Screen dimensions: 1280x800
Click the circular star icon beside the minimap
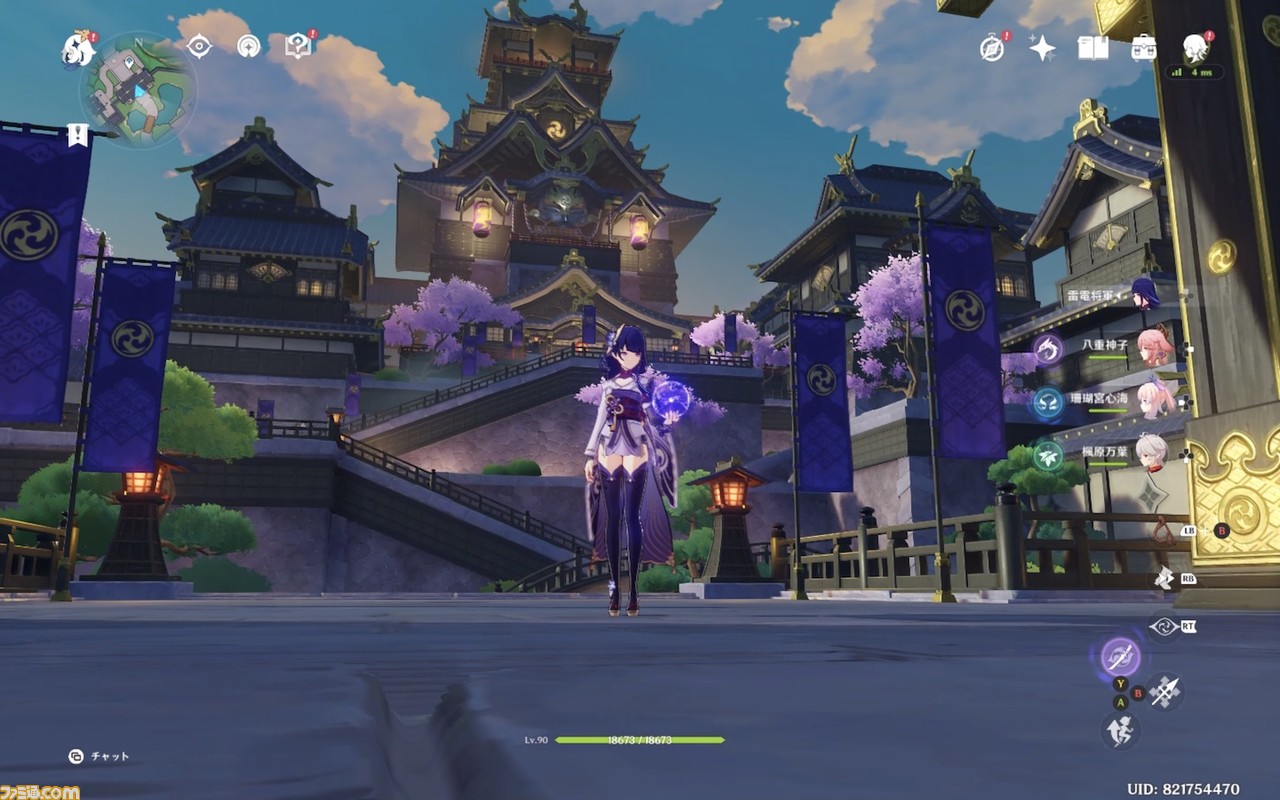(248, 46)
